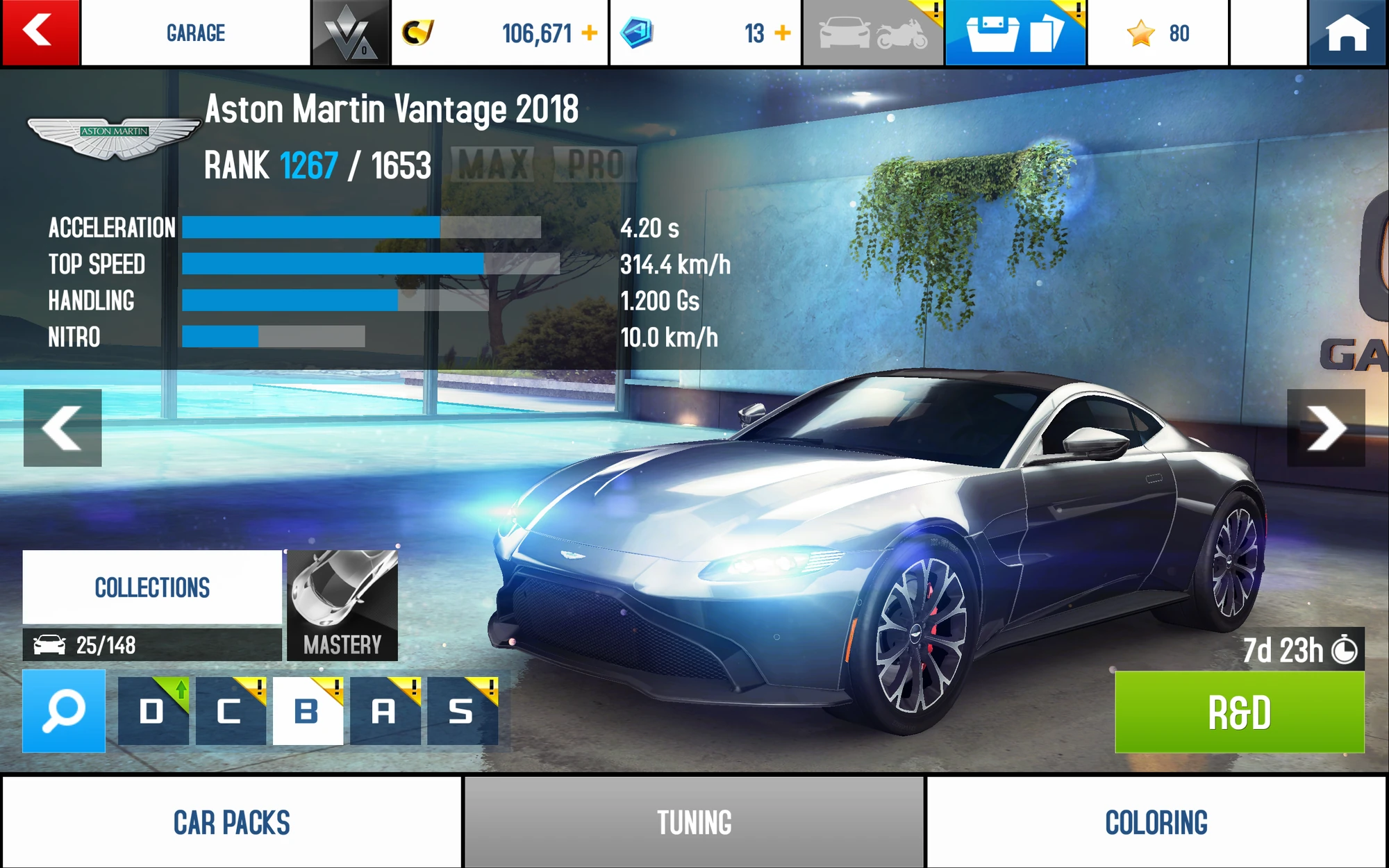Show the previous car in garage

click(63, 428)
